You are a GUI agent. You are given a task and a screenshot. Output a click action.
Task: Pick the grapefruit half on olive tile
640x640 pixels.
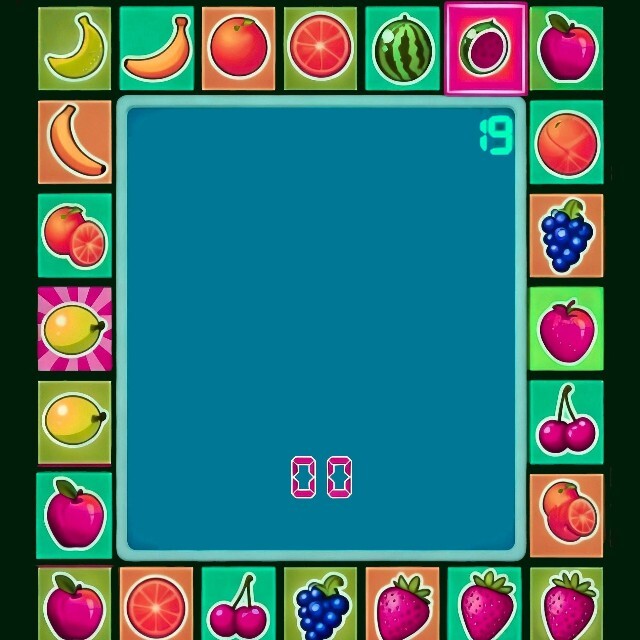(320, 48)
